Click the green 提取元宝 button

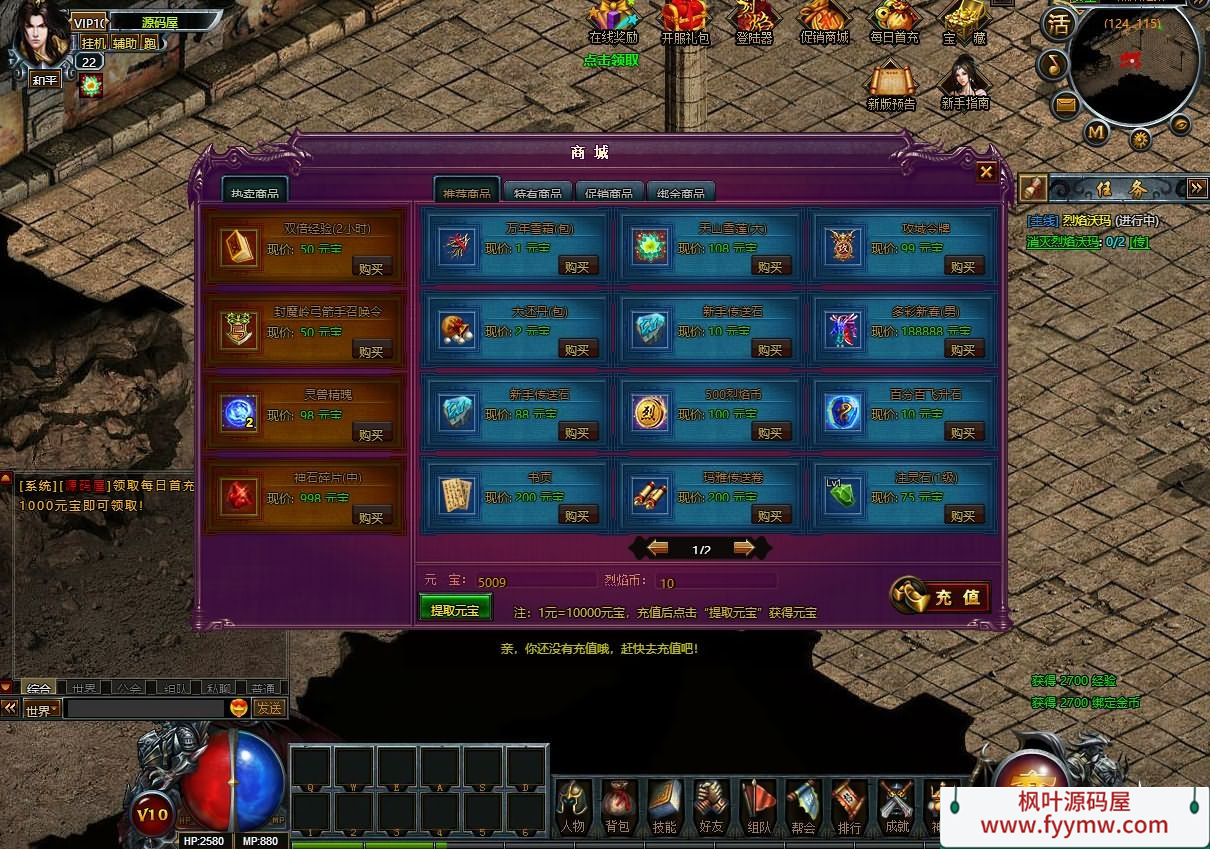(x=455, y=609)
